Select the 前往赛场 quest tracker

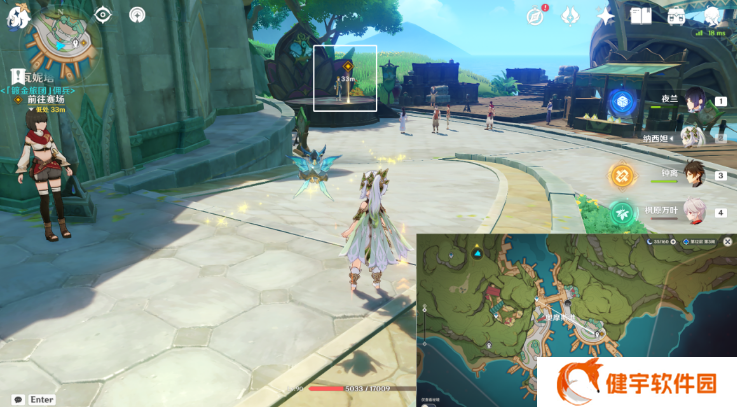pyautogui.click(x=45, y=99)
